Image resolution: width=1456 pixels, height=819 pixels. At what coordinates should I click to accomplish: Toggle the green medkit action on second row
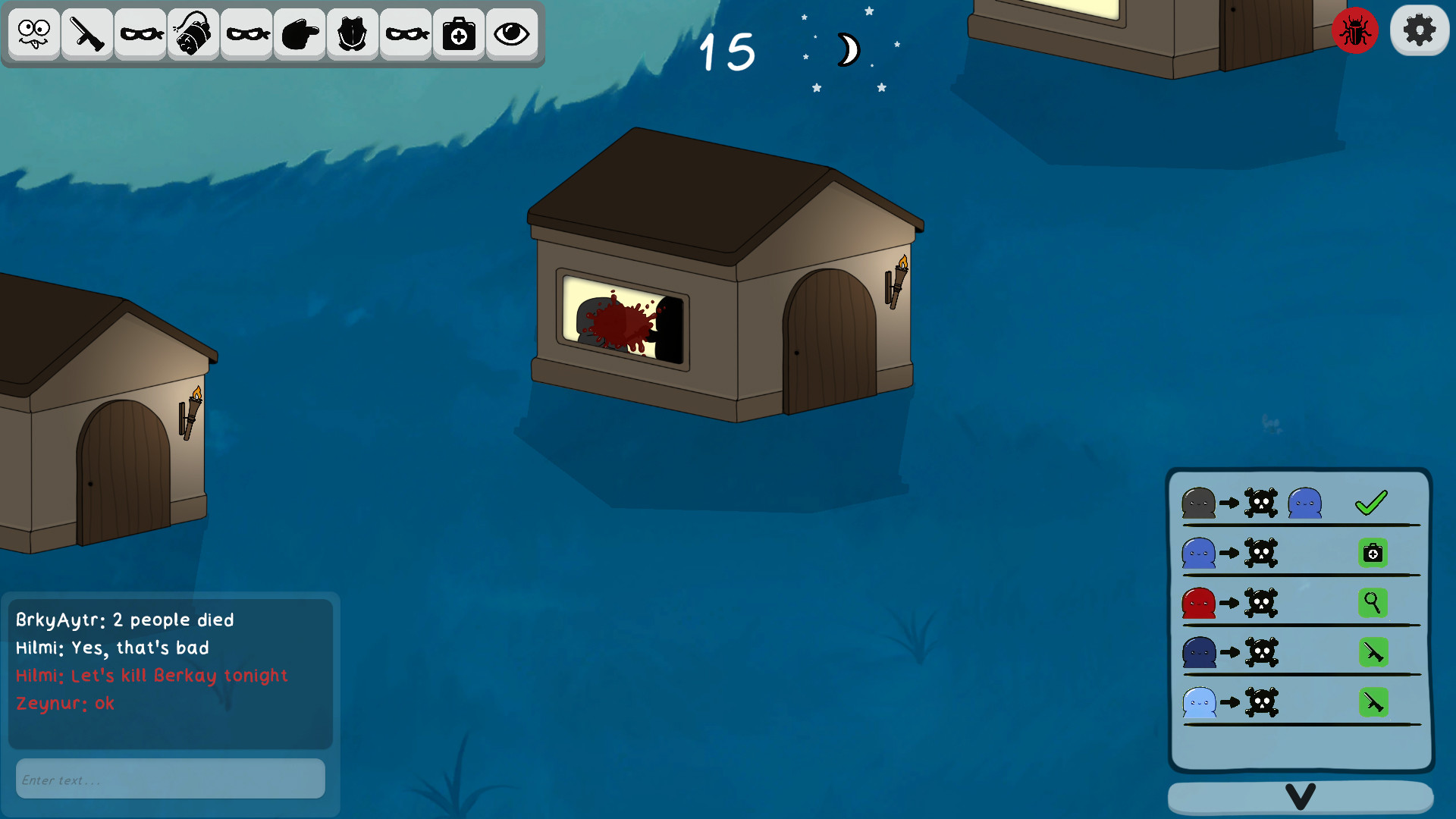click(1373, 553)
